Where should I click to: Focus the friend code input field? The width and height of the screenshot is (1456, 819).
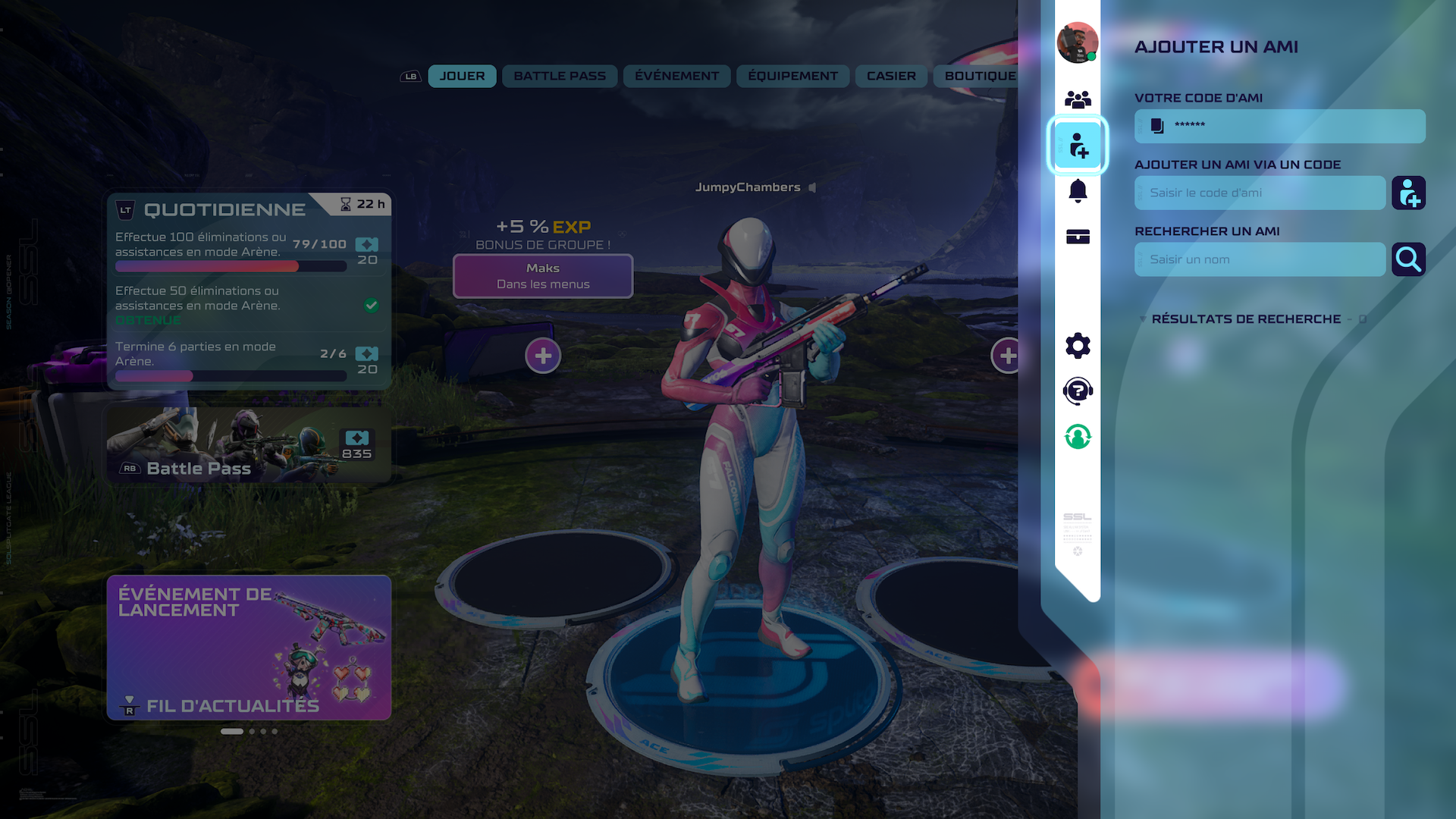[1260, 193]
